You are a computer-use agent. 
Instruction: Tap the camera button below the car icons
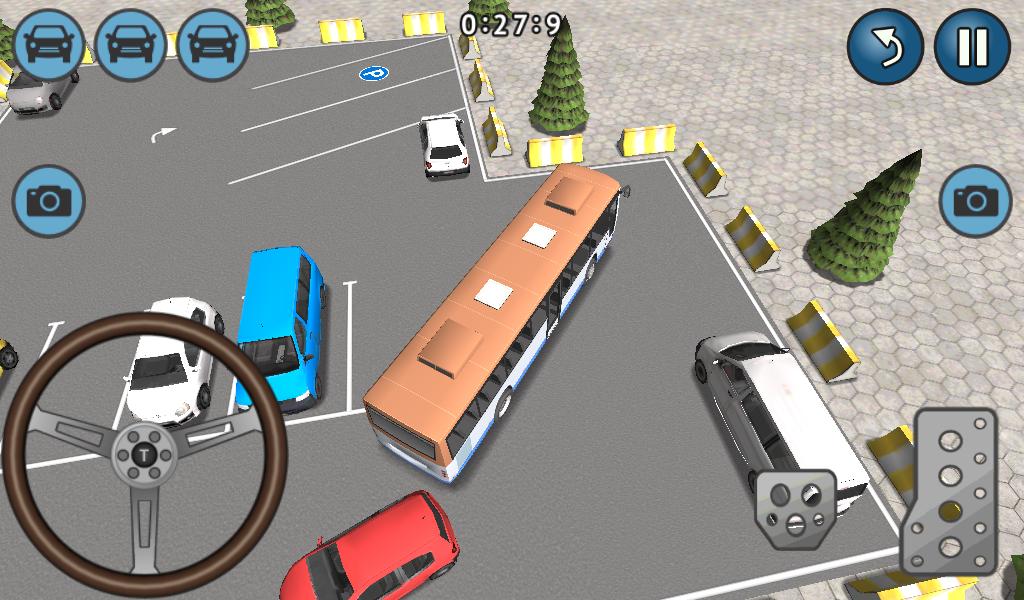[48, 202]
